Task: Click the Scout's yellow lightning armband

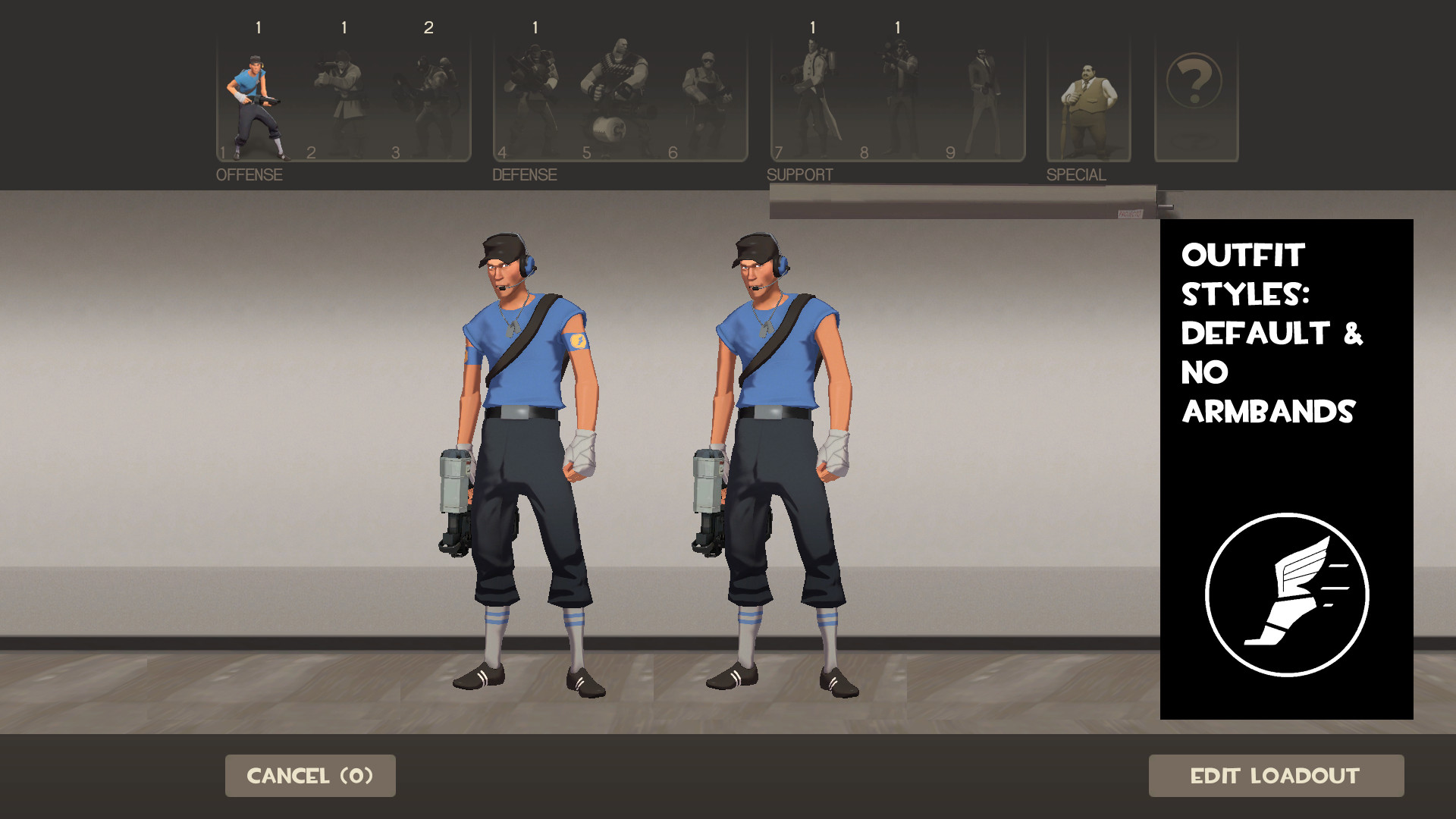Action: [x=579, y=343]
